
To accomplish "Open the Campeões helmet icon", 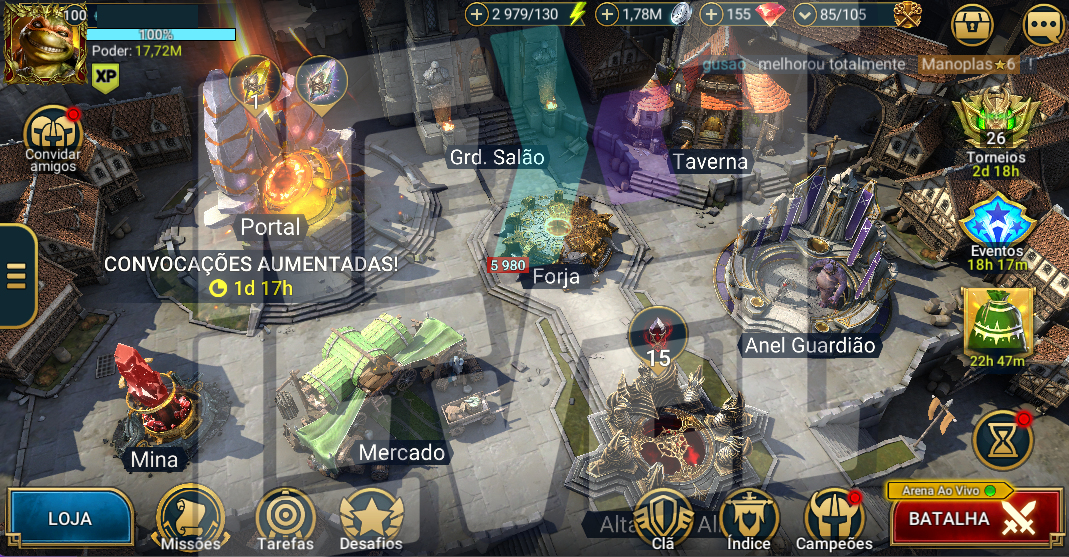I will click(x=834, y=516).
